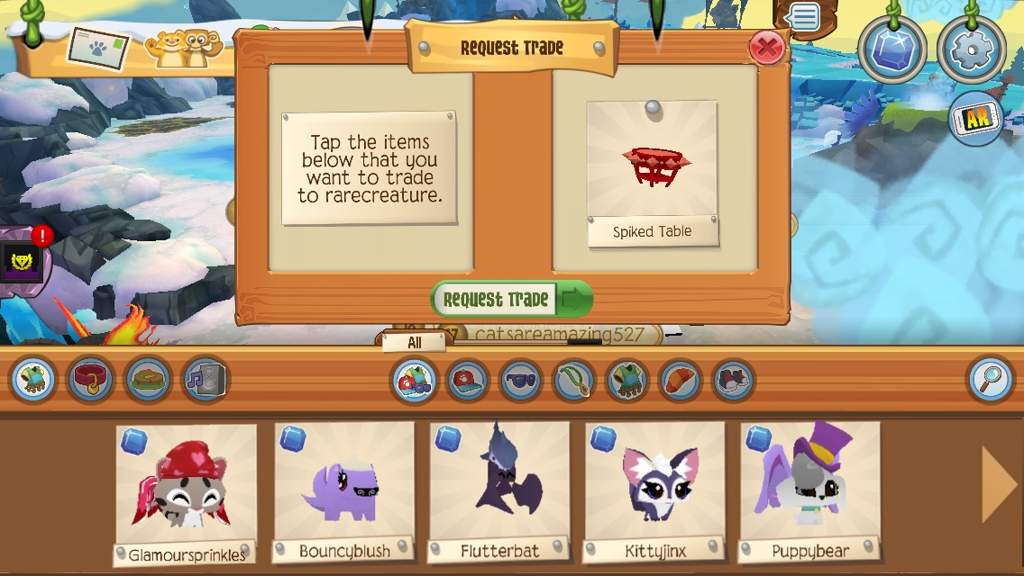Open the item search magnifier
This screenshot has height=576, width=1024.
coord(990,380)
